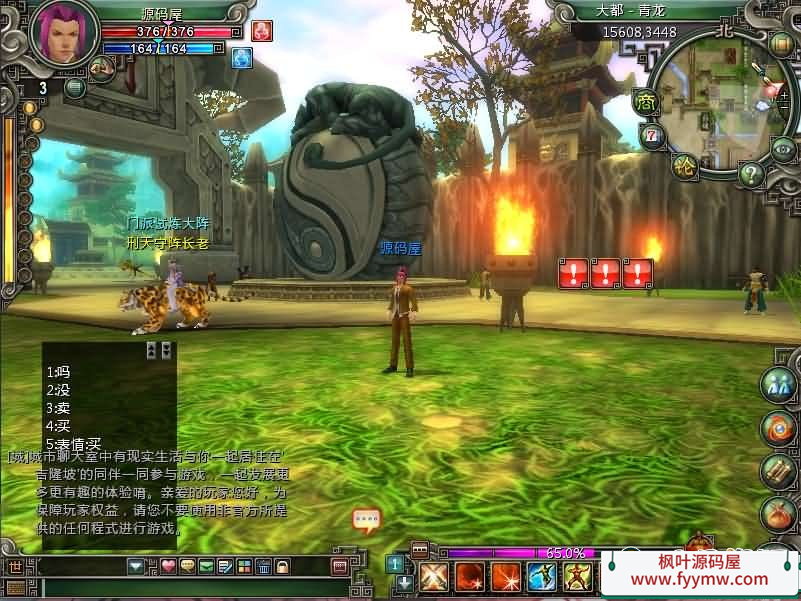This screenshot has width=801, height=601.
Task: Open the orange speech bubble message icon
Action: pyautogui.click(x=366, y=519)
